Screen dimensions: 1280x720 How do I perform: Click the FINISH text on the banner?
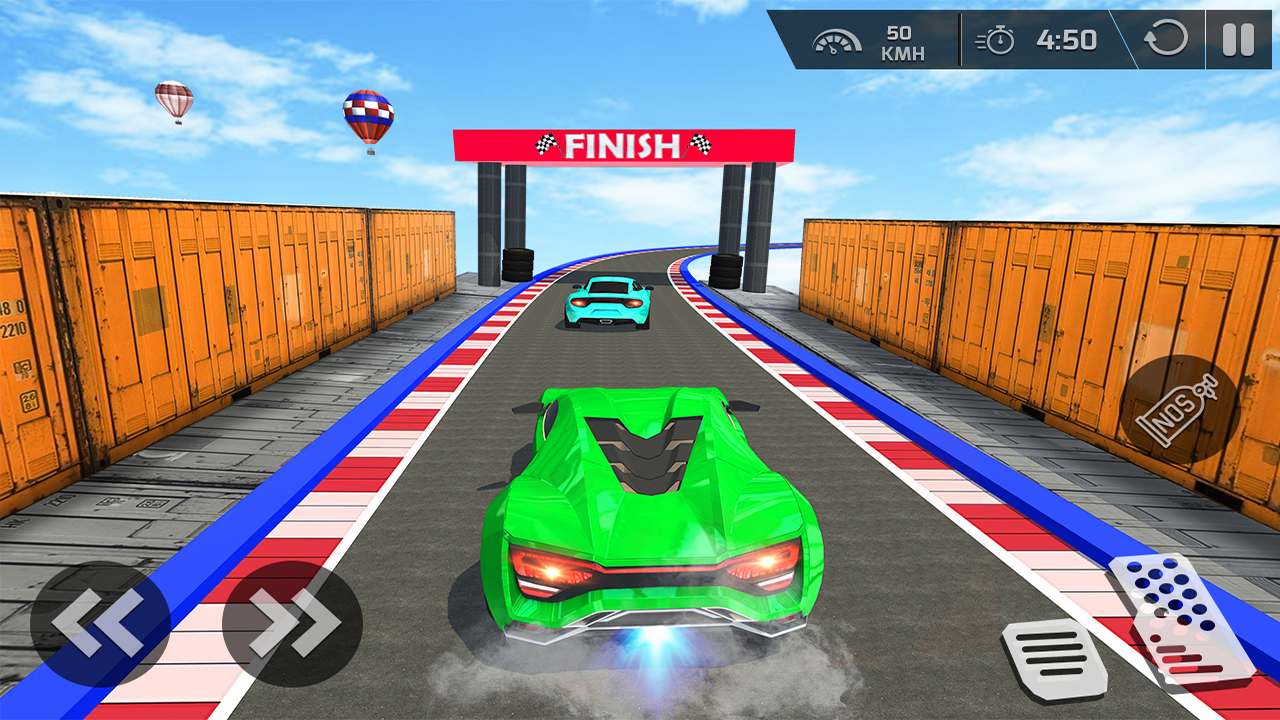[620, 145]
